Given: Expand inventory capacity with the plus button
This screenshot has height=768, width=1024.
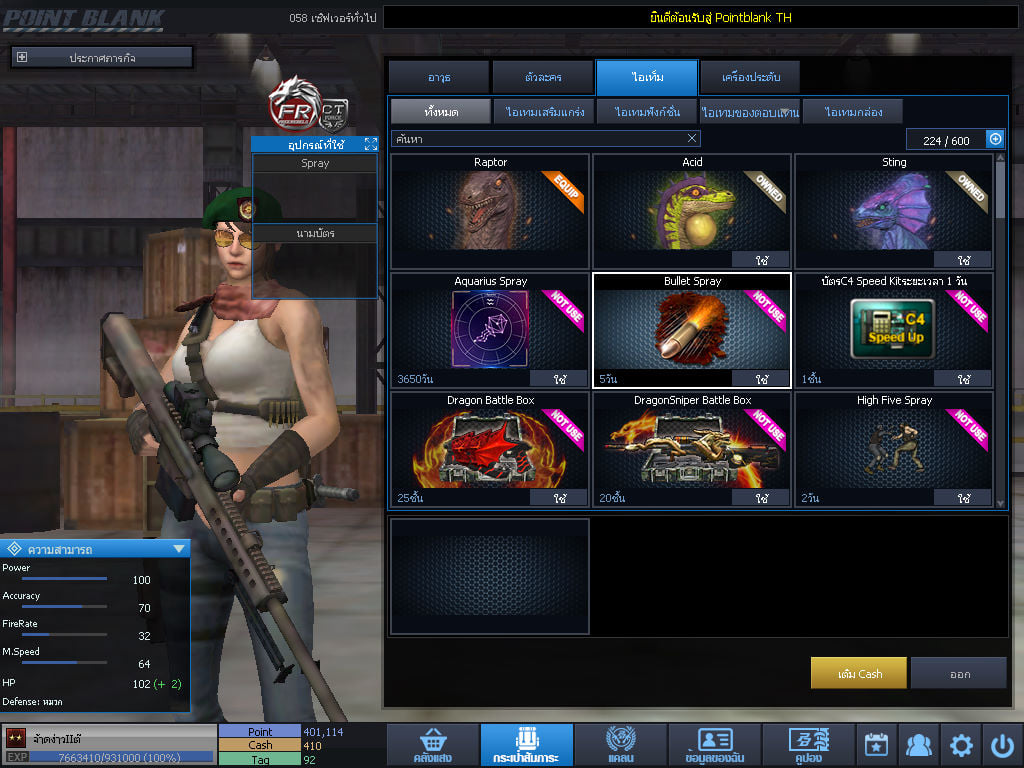Looking at the screenshot, I should click(995, 139).
